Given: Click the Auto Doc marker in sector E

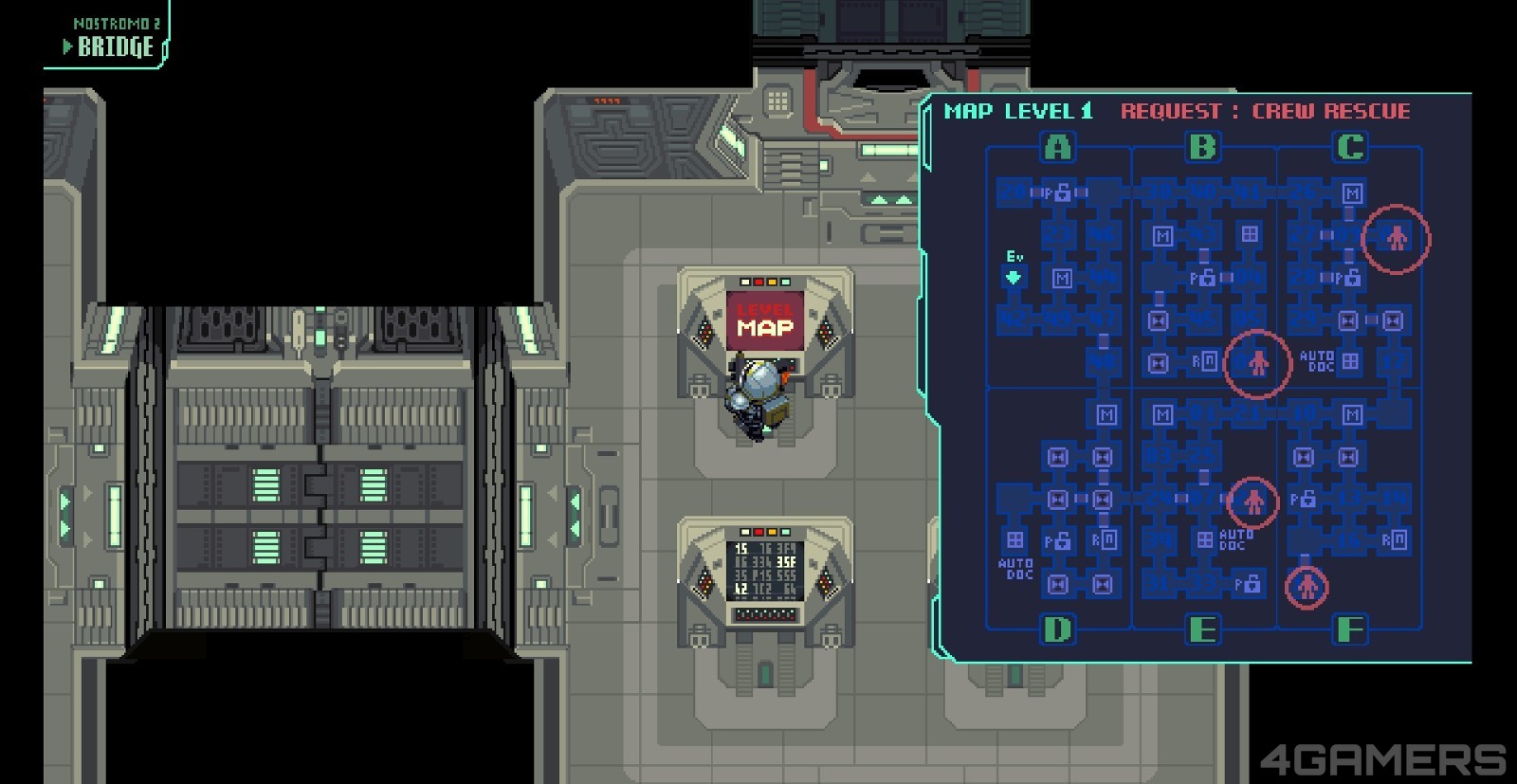Looking at the screenshot, I should point(1222,539).
